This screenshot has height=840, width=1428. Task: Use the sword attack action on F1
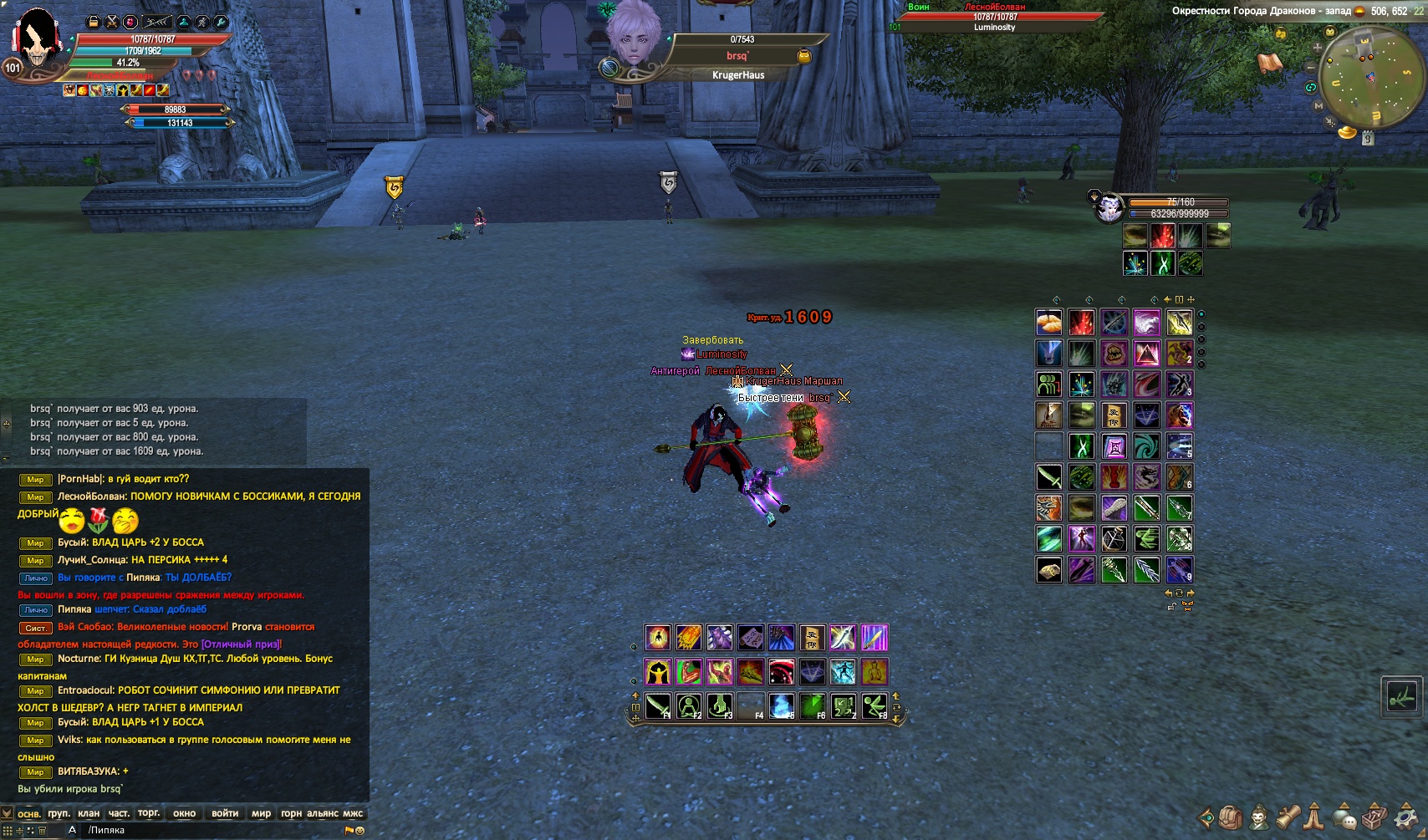(658, 707)
